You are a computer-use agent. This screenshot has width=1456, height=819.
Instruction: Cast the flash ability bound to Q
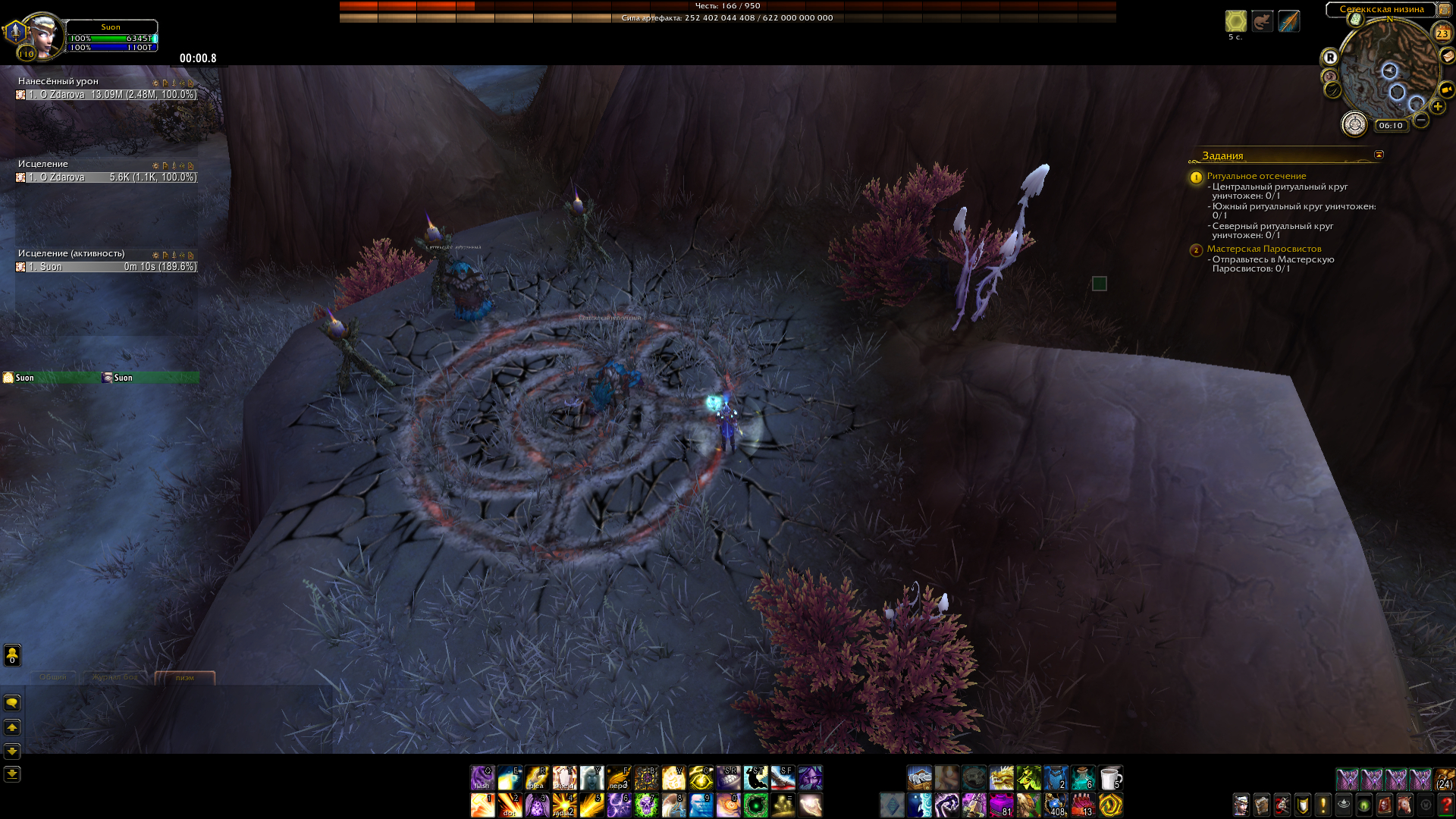[482, 778]
